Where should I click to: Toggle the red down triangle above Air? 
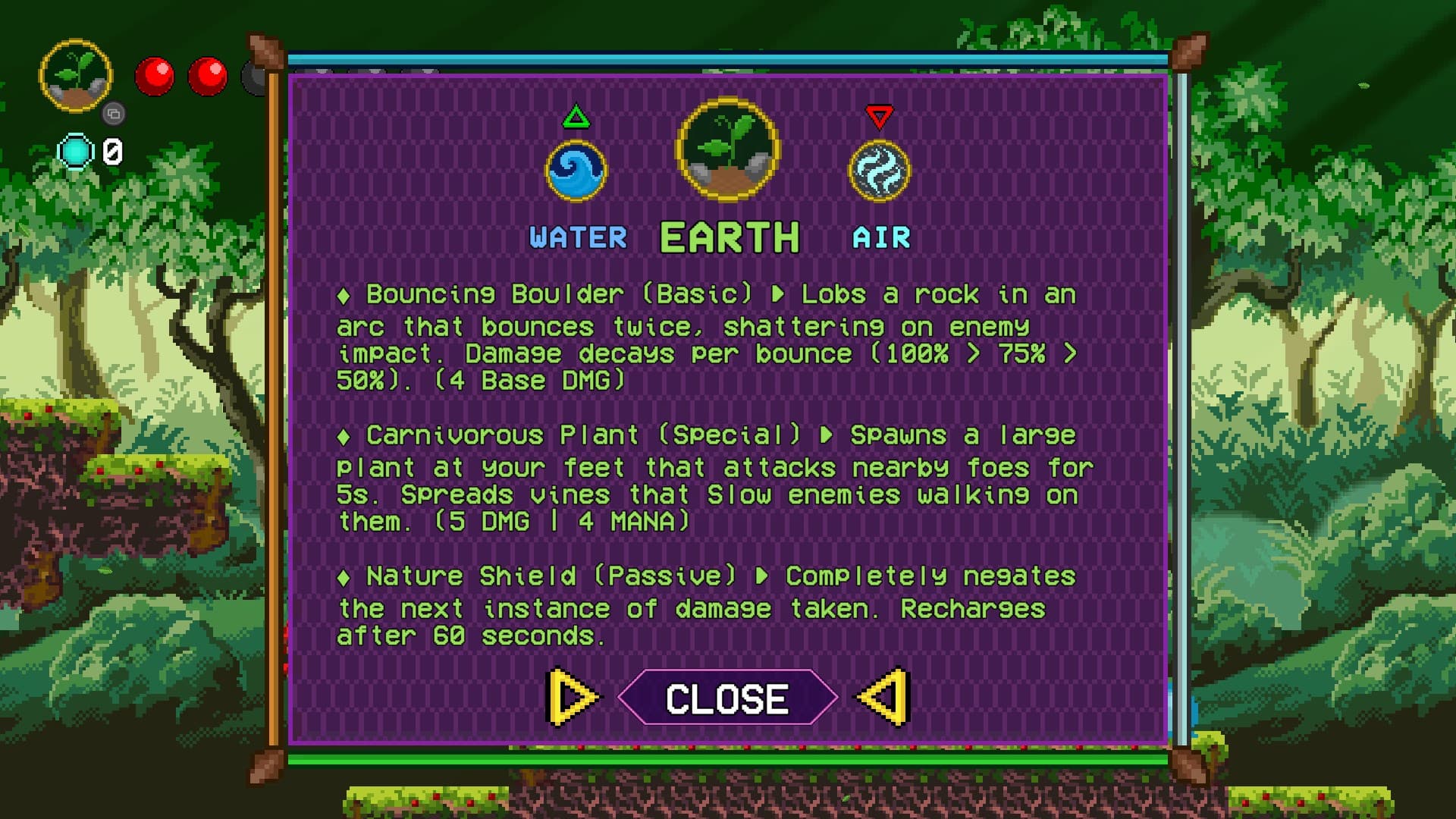[880, 115]
